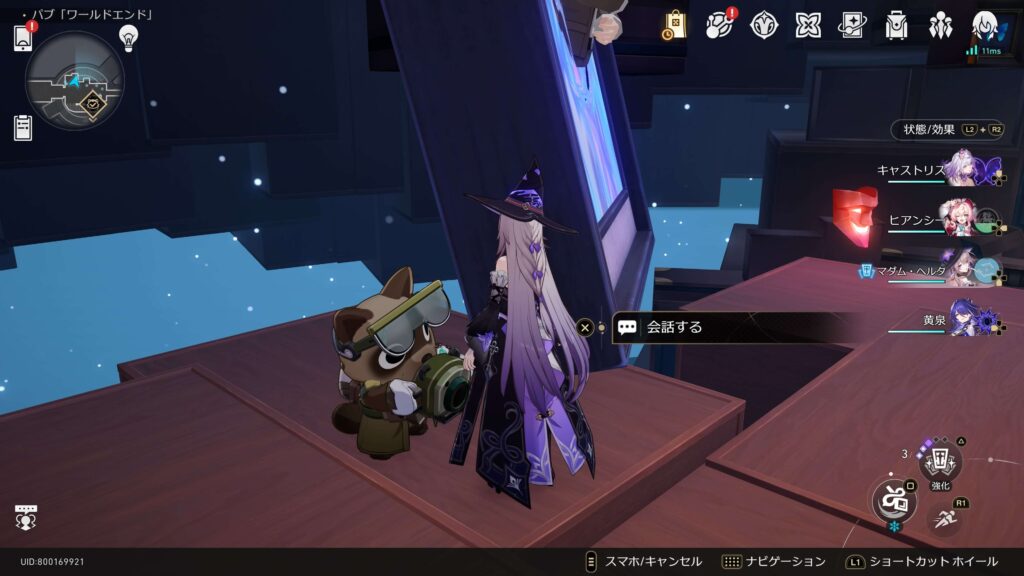The width and height of the screenshot is (1024, 576).
Task: Open the backpack inventory icon
Action: pos(896,25)
